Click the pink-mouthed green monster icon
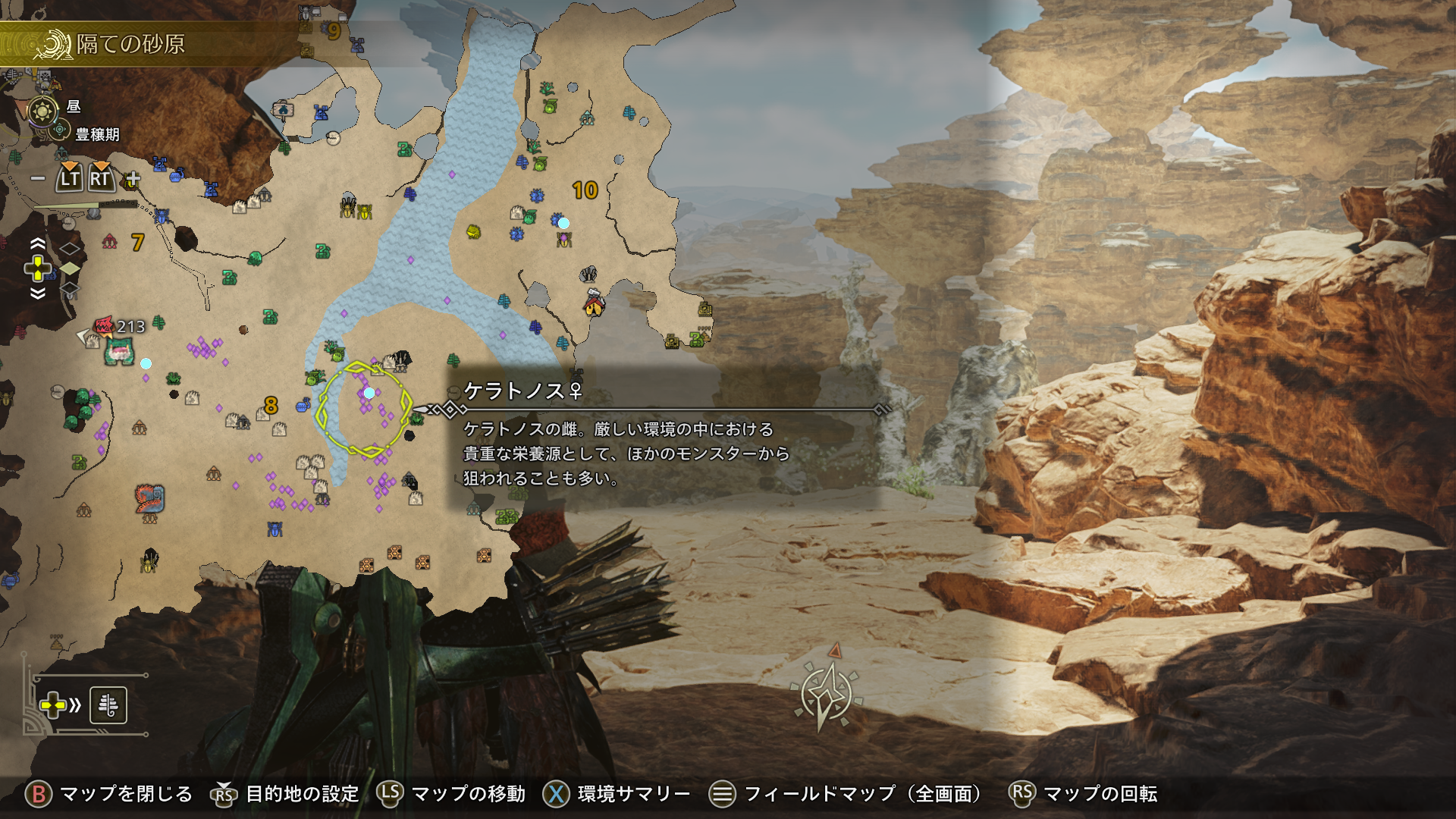This screenshot has width=1456, height=819. point(119,351)
